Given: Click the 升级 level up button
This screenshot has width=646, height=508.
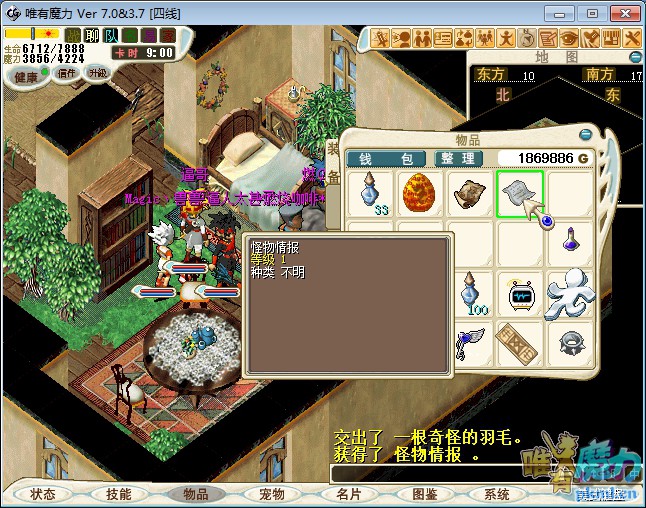Looking at the screenshot, I should tap(97, 73).
